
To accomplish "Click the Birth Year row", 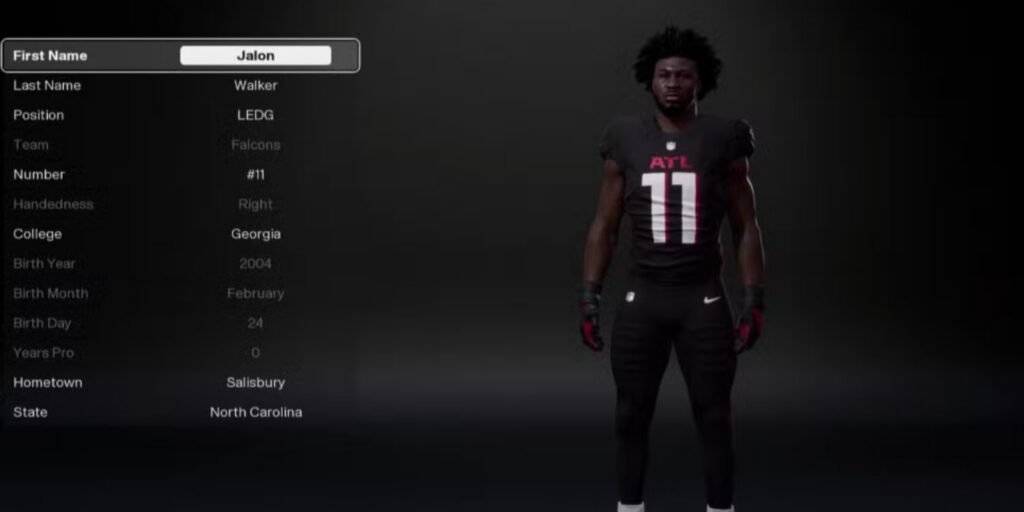I will pos(180,264).
